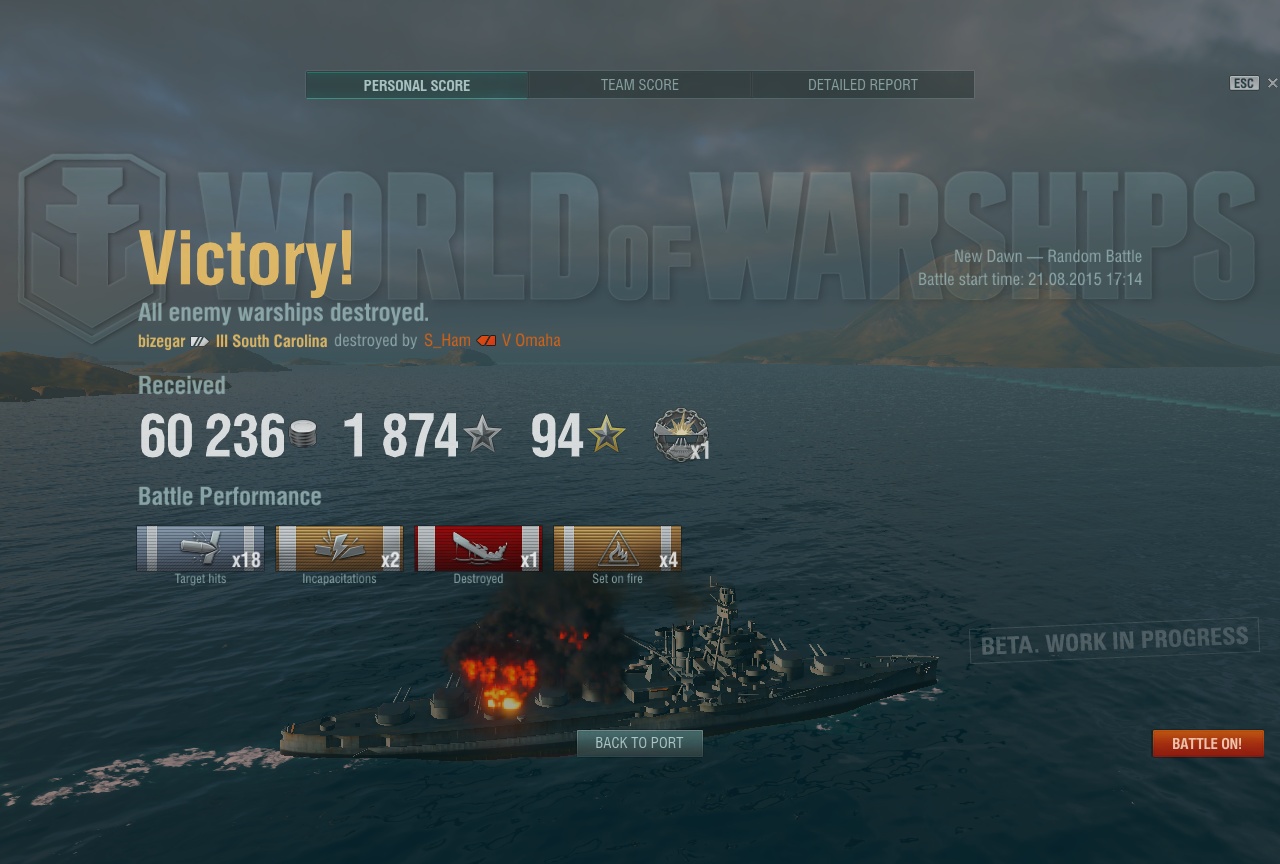The height and width of the screenshot is (864, 1280).
Task: Click the red Destroyed ribbon
Action: 478,548
